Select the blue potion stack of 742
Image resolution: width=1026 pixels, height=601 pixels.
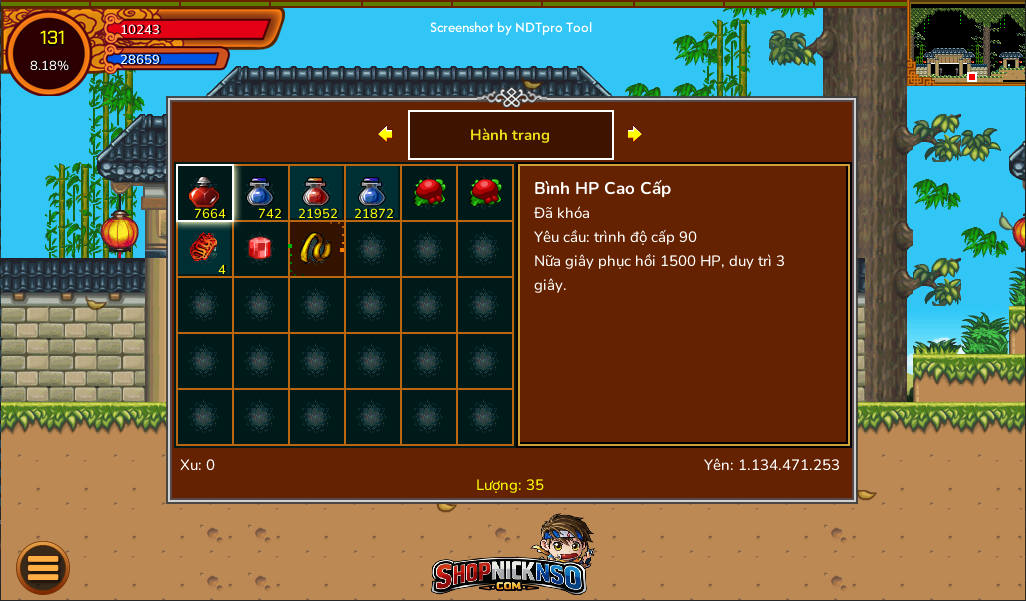[x=261, y=193]
